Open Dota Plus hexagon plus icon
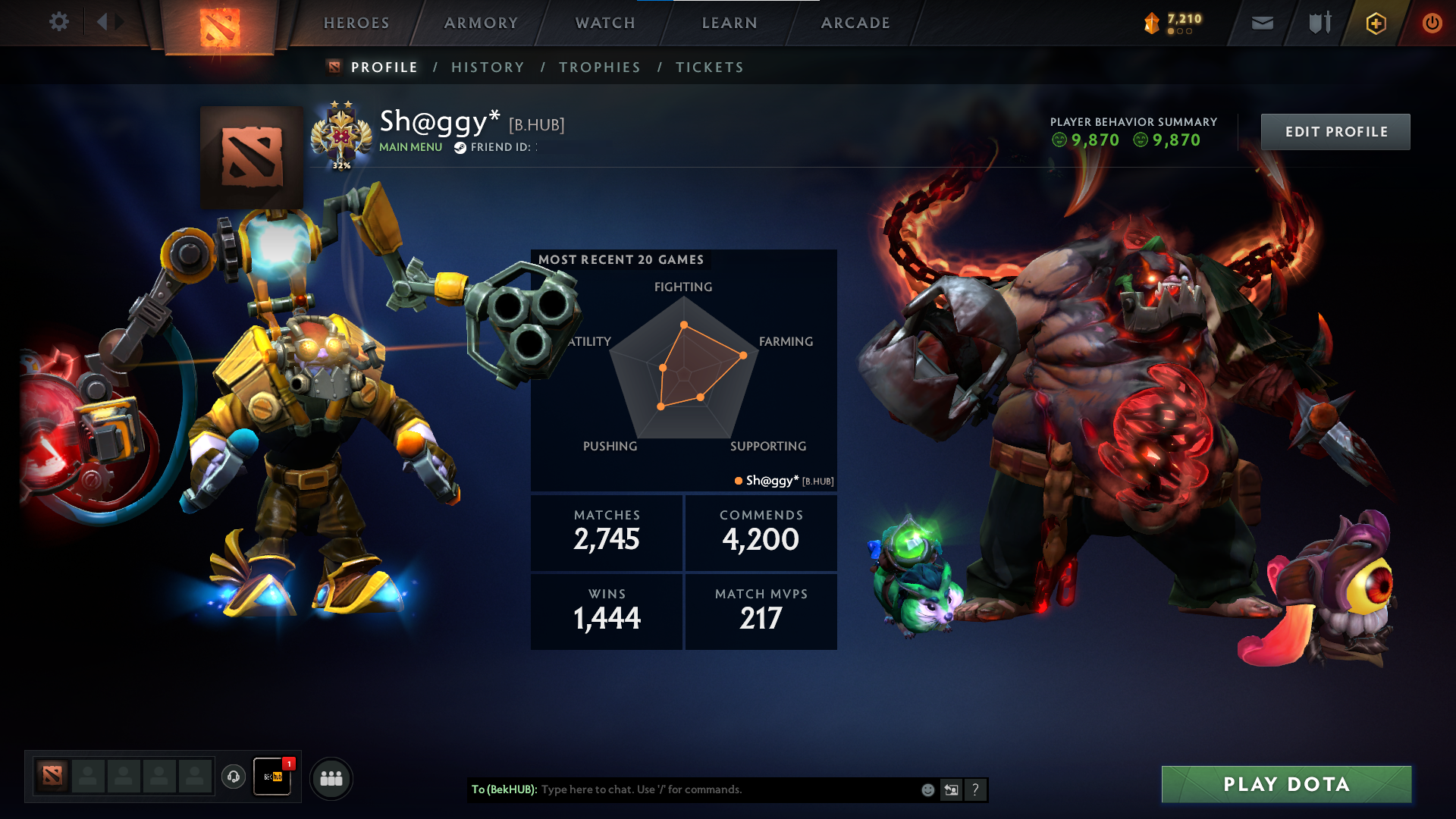Viewport: 1456px width, 819px height. (x=1376, y=23)
